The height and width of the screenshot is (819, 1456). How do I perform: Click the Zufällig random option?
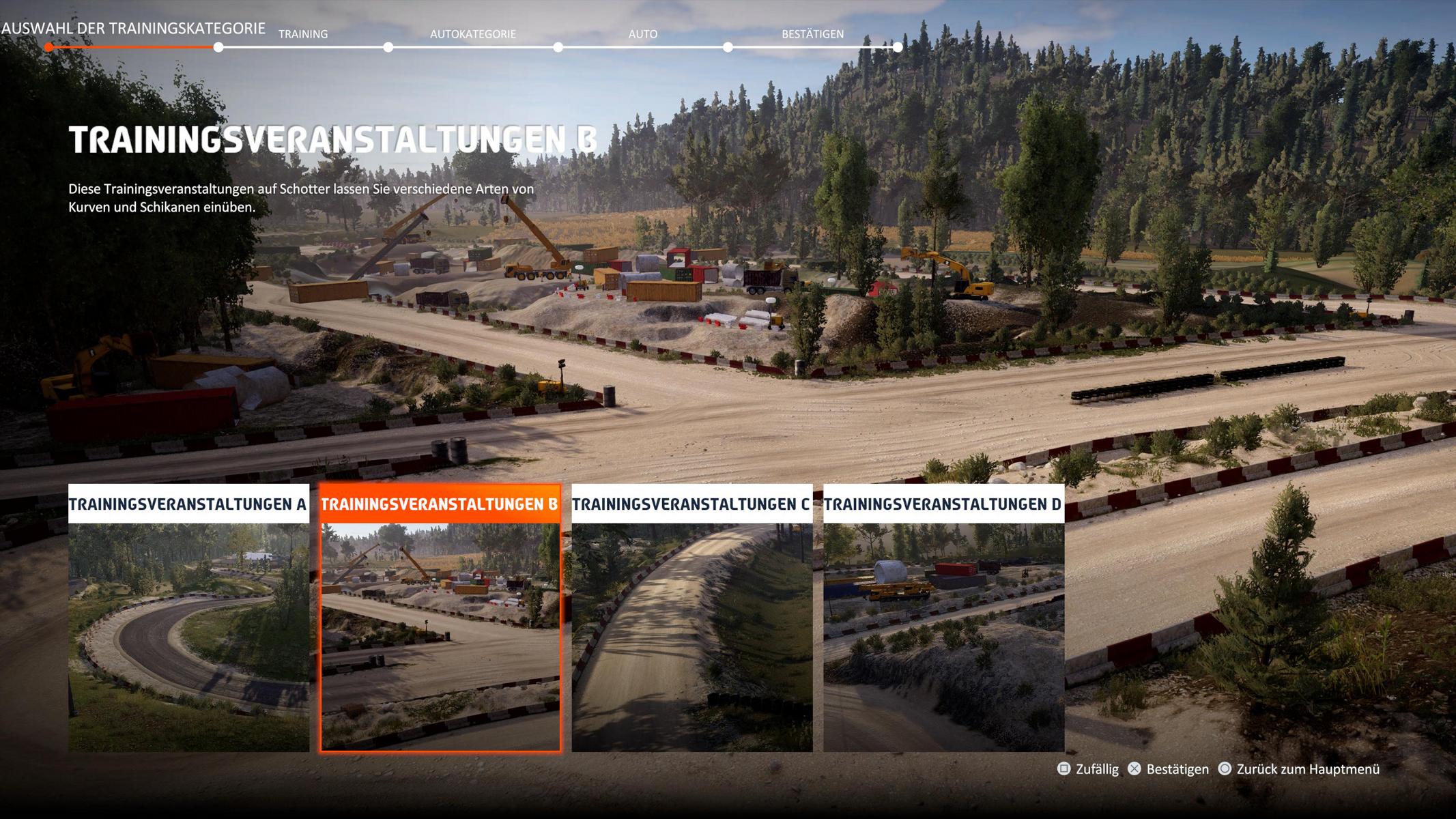pos(1088,769)
